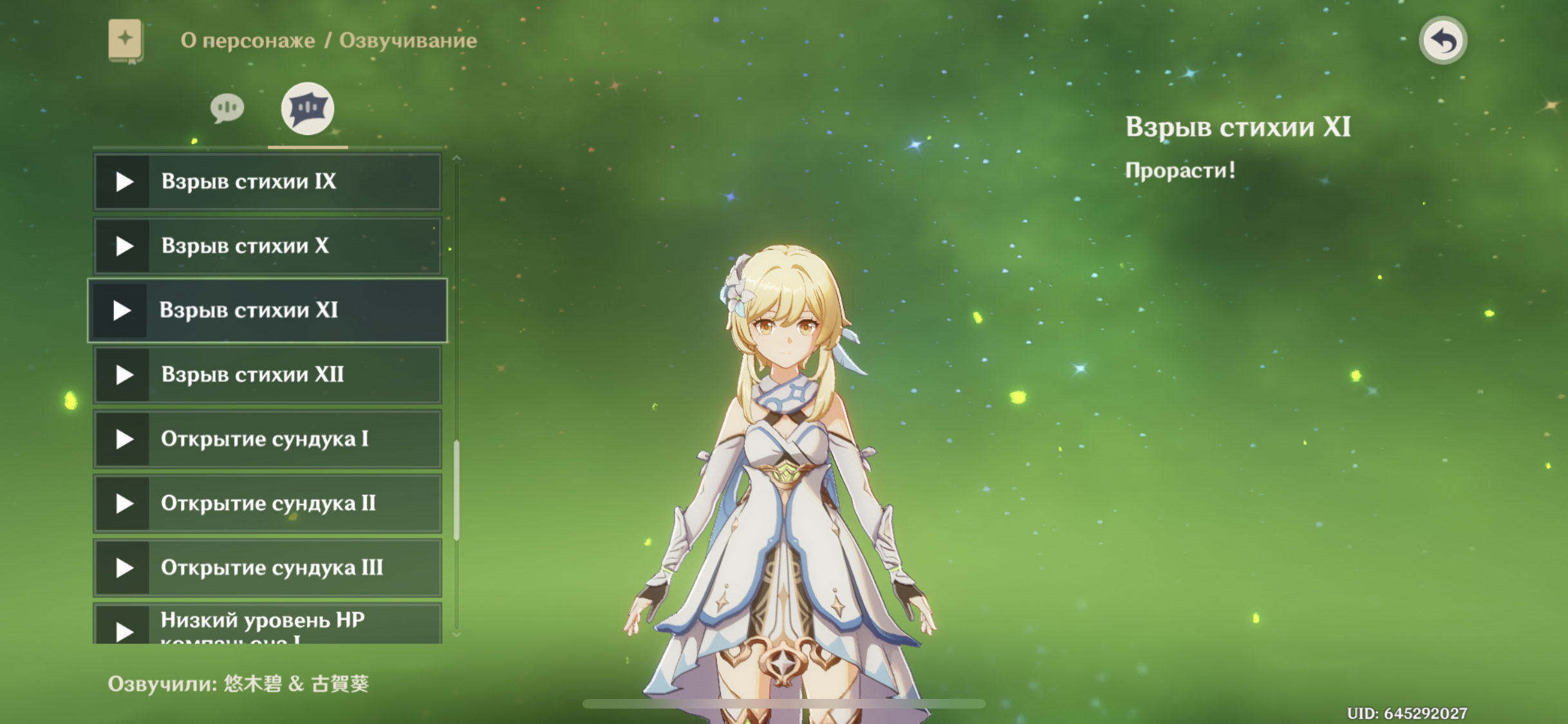The image size is (1568, 724).
Task: Play the Взрыв стихии IX voice line
Action: coord(124,181)
